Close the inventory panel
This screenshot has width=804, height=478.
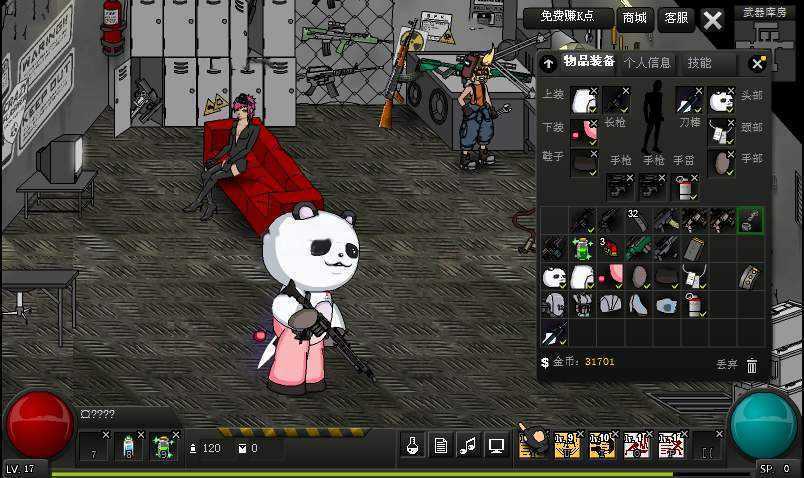click(757, 63)
